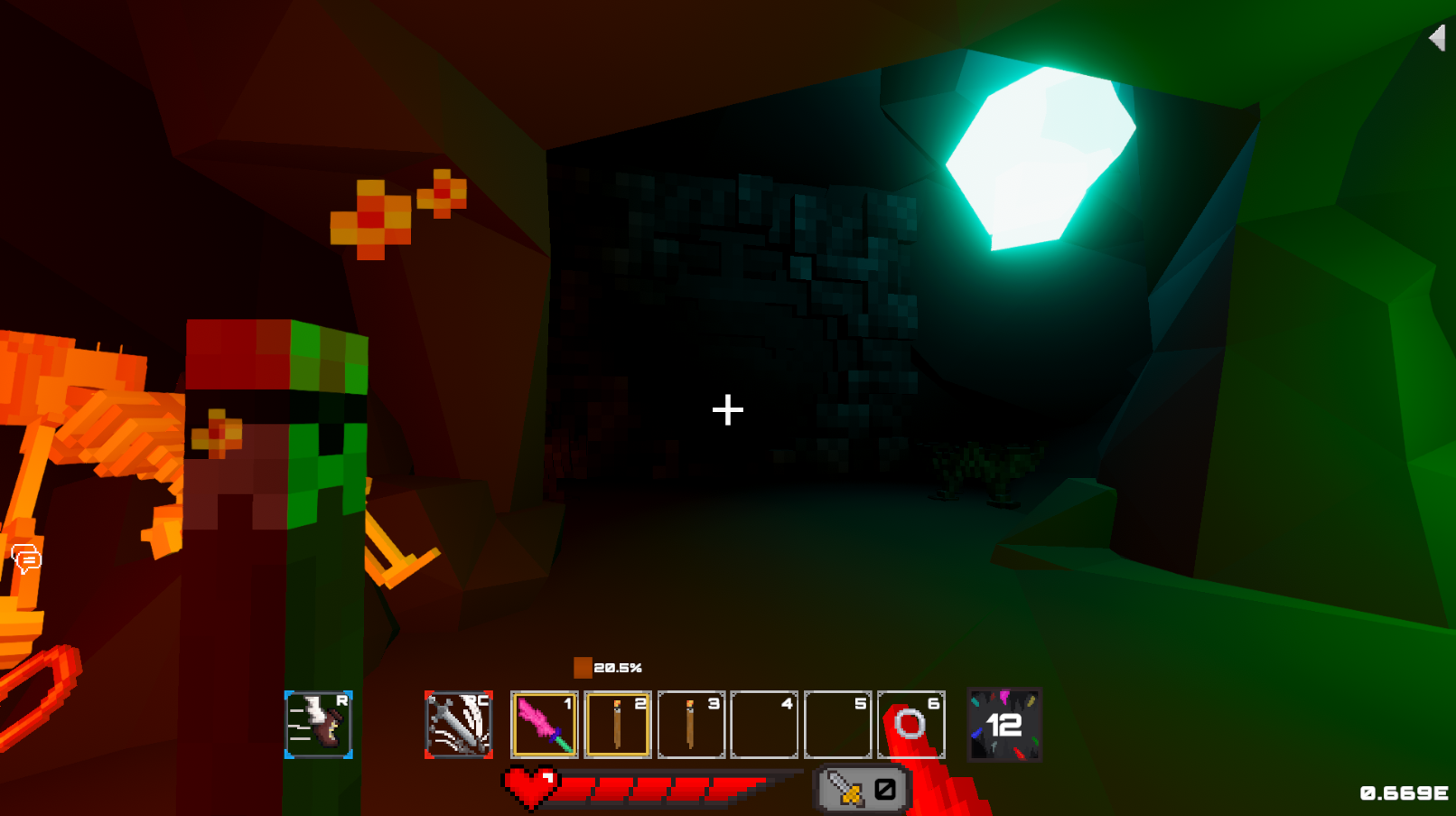The width and height of the screenshot is (1456, 816).
Task: Select the torch in hotbar slot 2
Action: coord(618,722)
